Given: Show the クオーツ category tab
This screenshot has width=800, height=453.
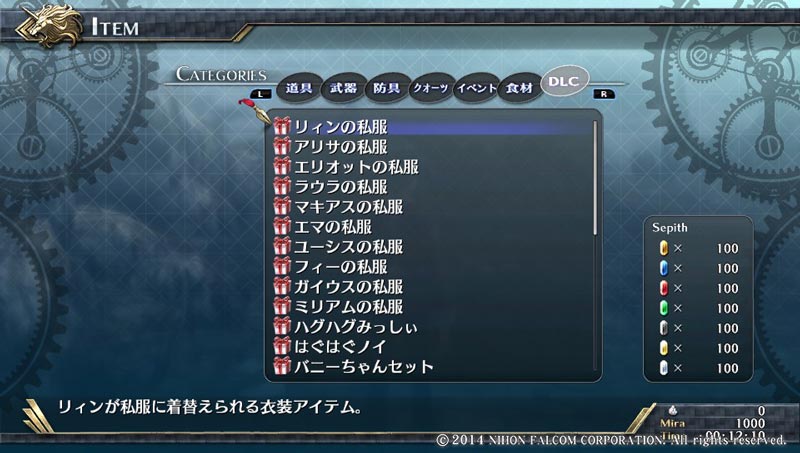Looking at the screenshot, I should click(x=431, y=88).
